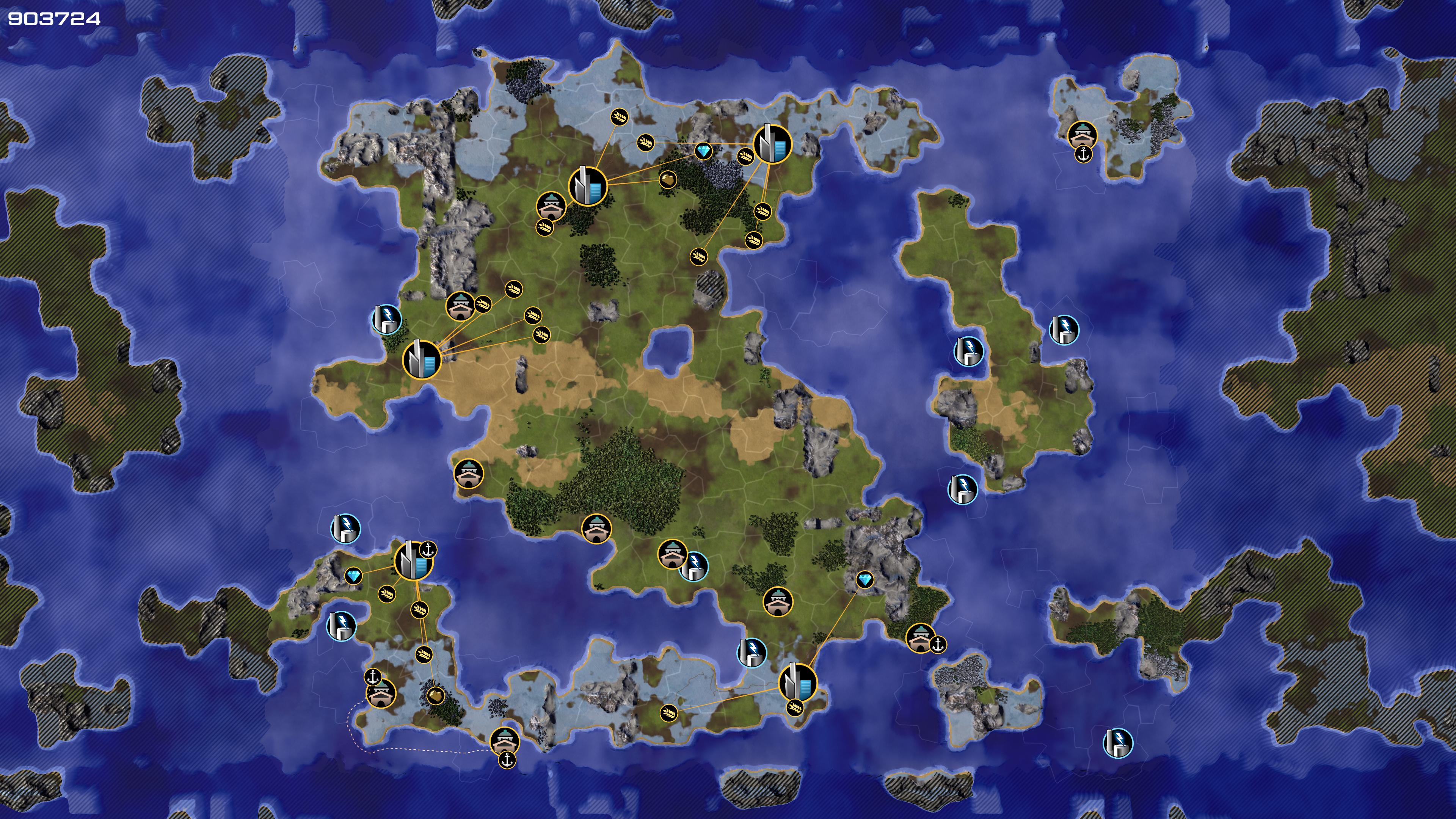The height and width of the screenshot is (819, 1456).
Task: Select the outpost partly covered by a lightning tower
Action: 672,554
